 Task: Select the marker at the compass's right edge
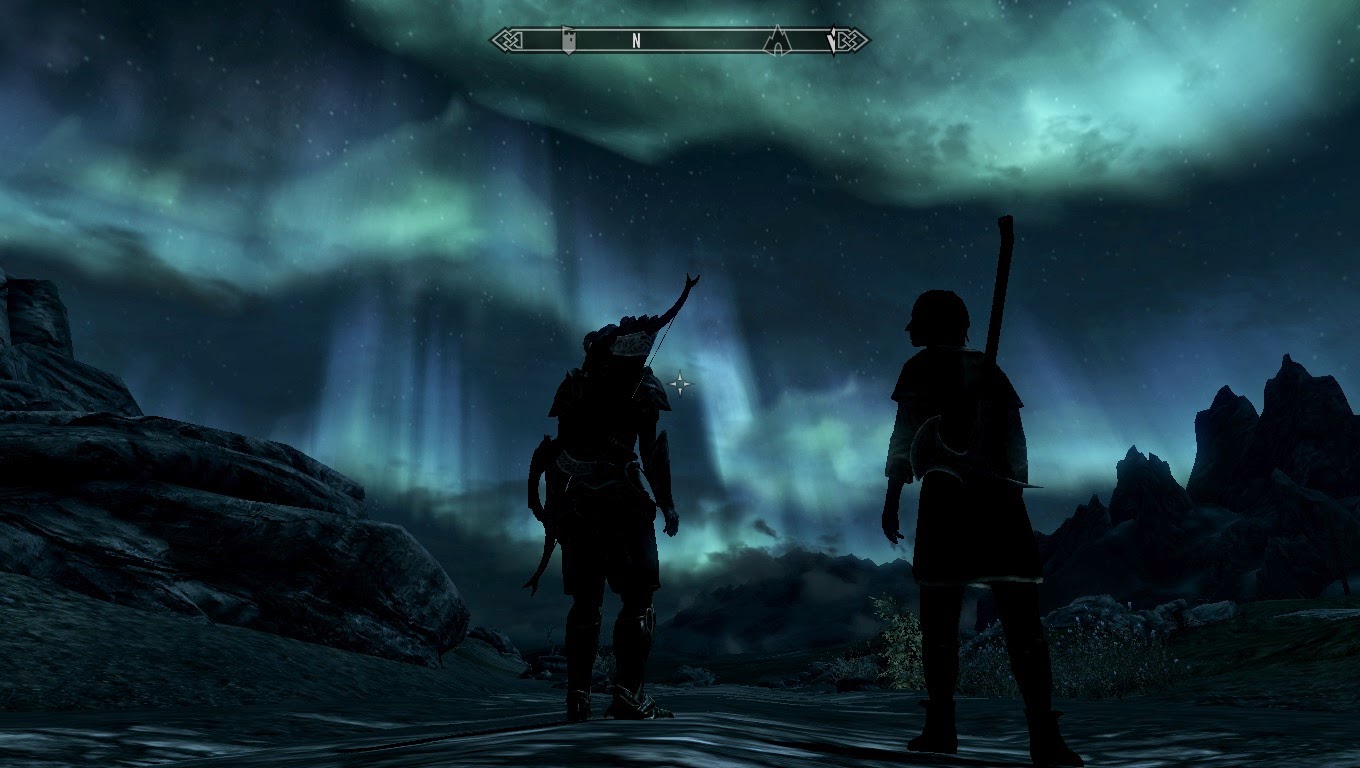click(833, 41)
